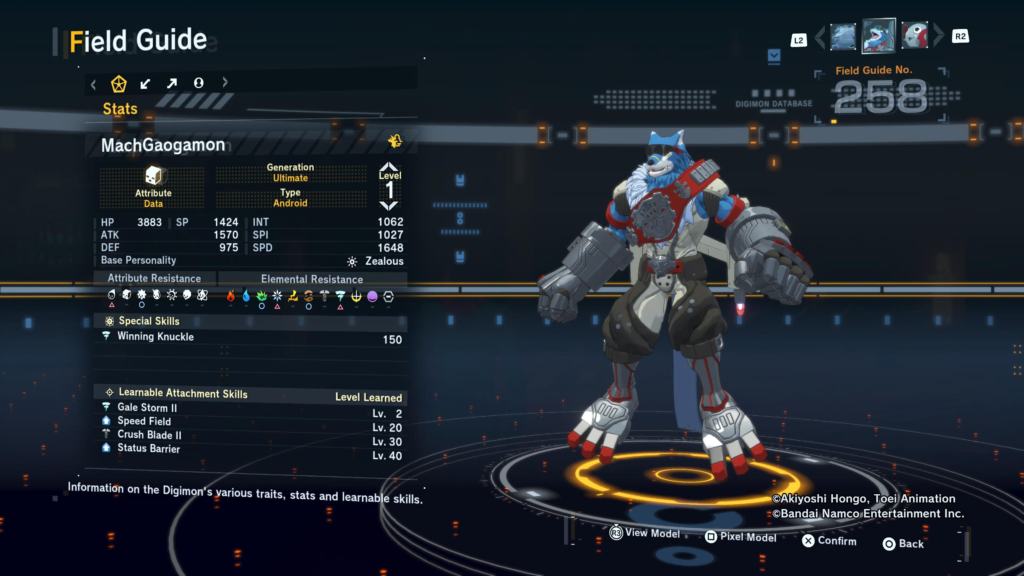1024x576 pixels.
Task: Select the Winning Knuckle special skill row
Action: pyautogui.click(x=252, y=338)
